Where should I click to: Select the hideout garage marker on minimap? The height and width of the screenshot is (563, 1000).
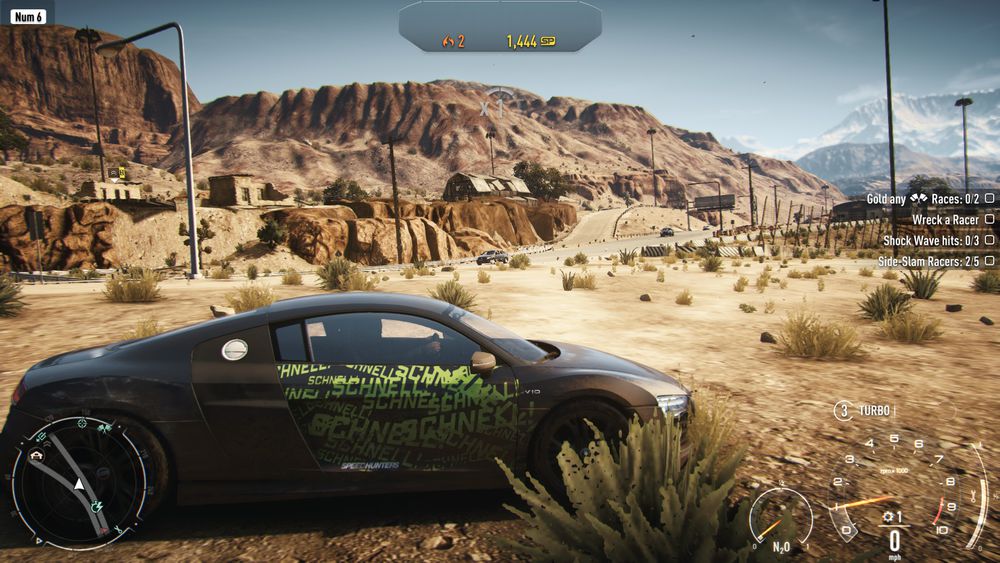38,455
